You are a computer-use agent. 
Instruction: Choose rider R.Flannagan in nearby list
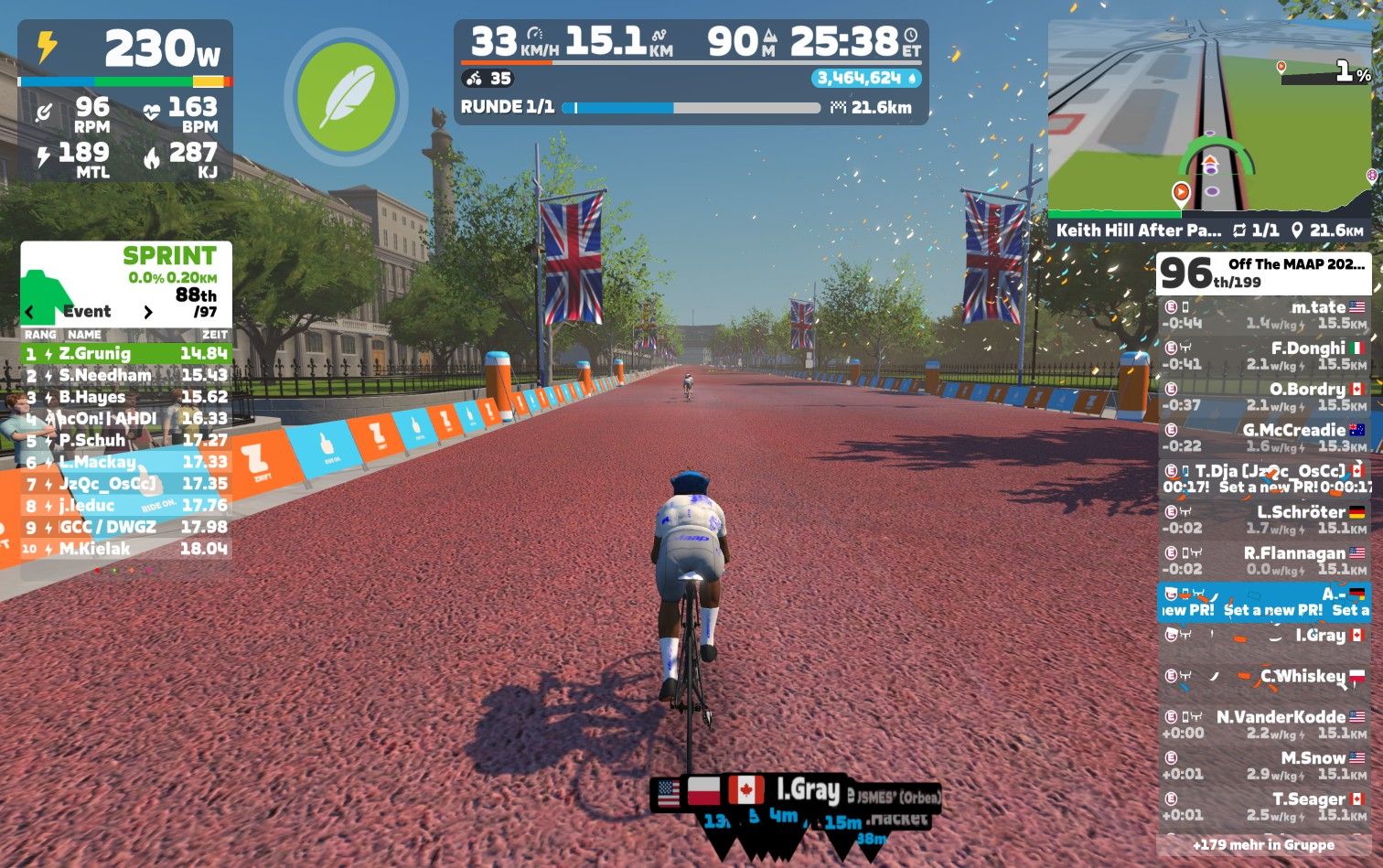point(1264,560)
